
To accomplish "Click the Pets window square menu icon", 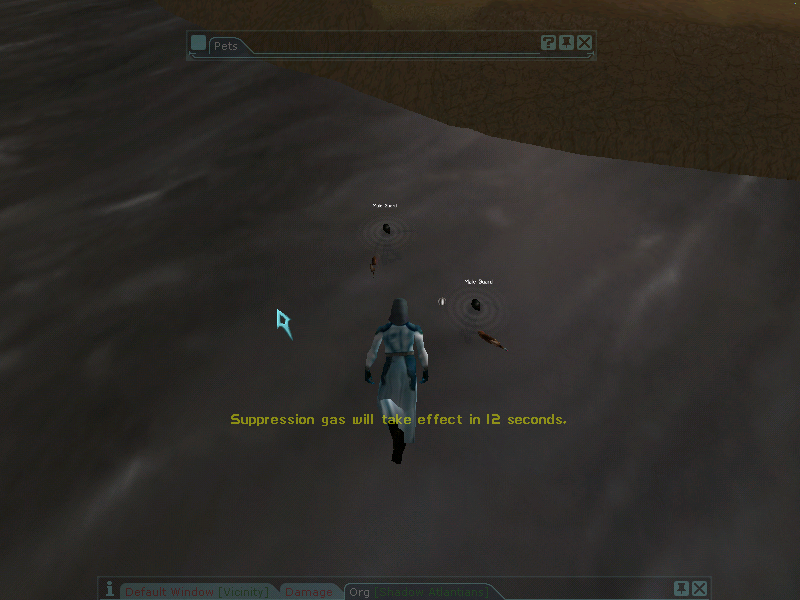I will click(198, 43).
